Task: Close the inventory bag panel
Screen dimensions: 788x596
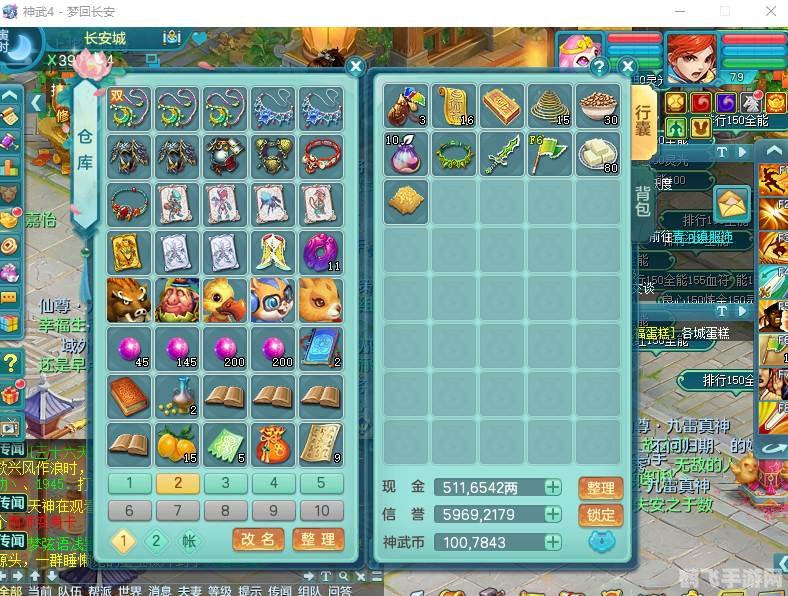Action: tap(627, 67)
